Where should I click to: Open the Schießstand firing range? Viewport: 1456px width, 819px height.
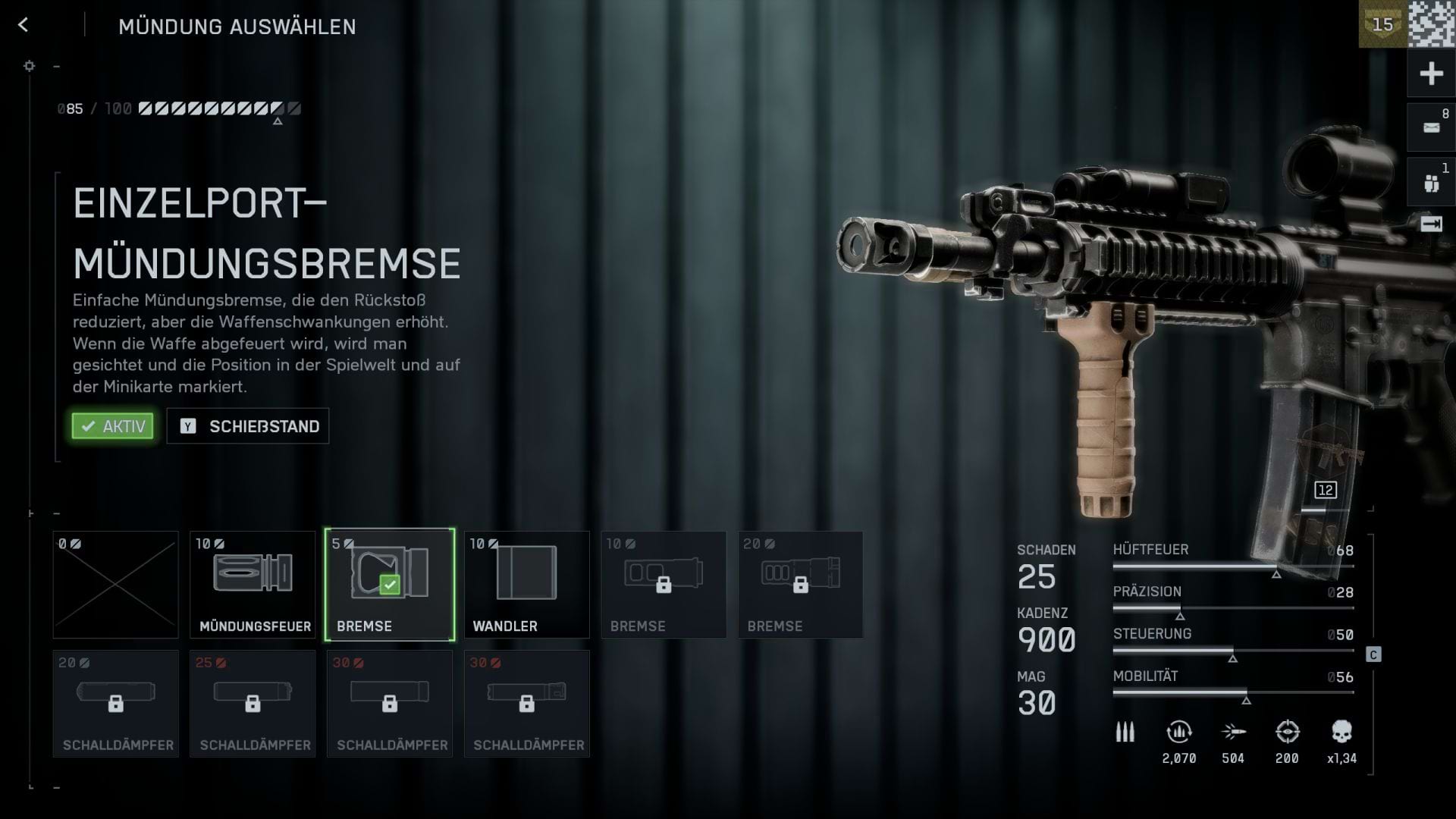pyautogui.click(x=248, y=426)
